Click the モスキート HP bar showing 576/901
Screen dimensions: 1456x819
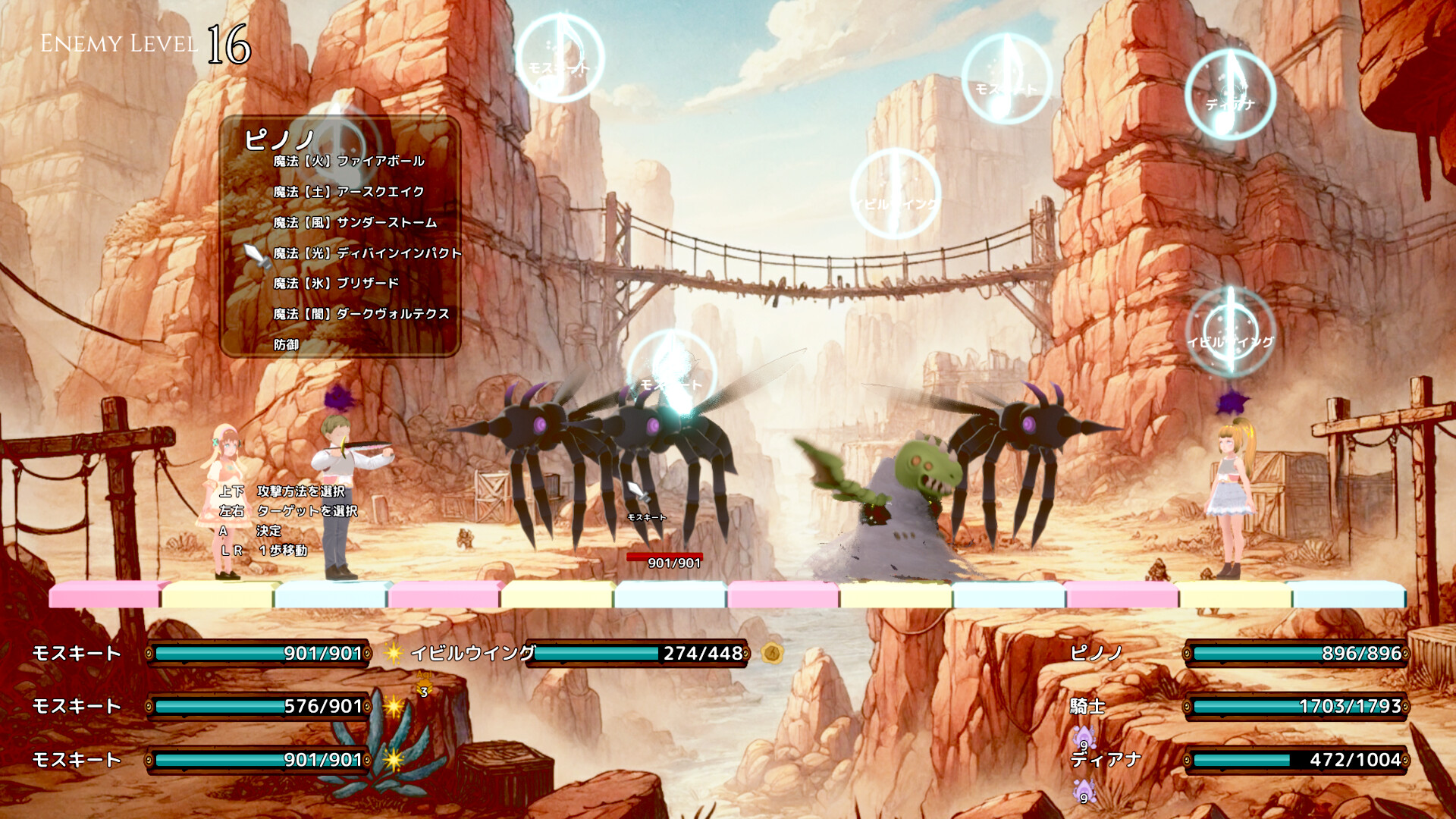click(x=258, y=706)
